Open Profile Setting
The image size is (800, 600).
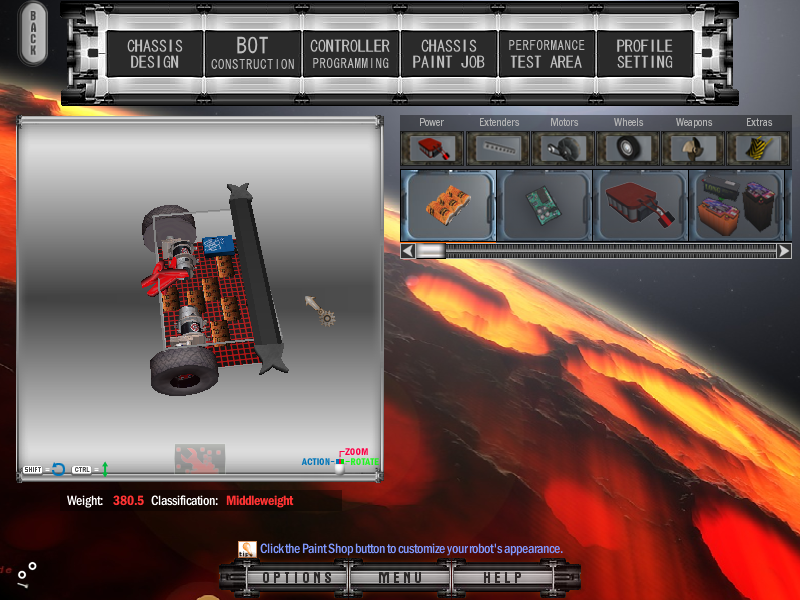[644, 54]
